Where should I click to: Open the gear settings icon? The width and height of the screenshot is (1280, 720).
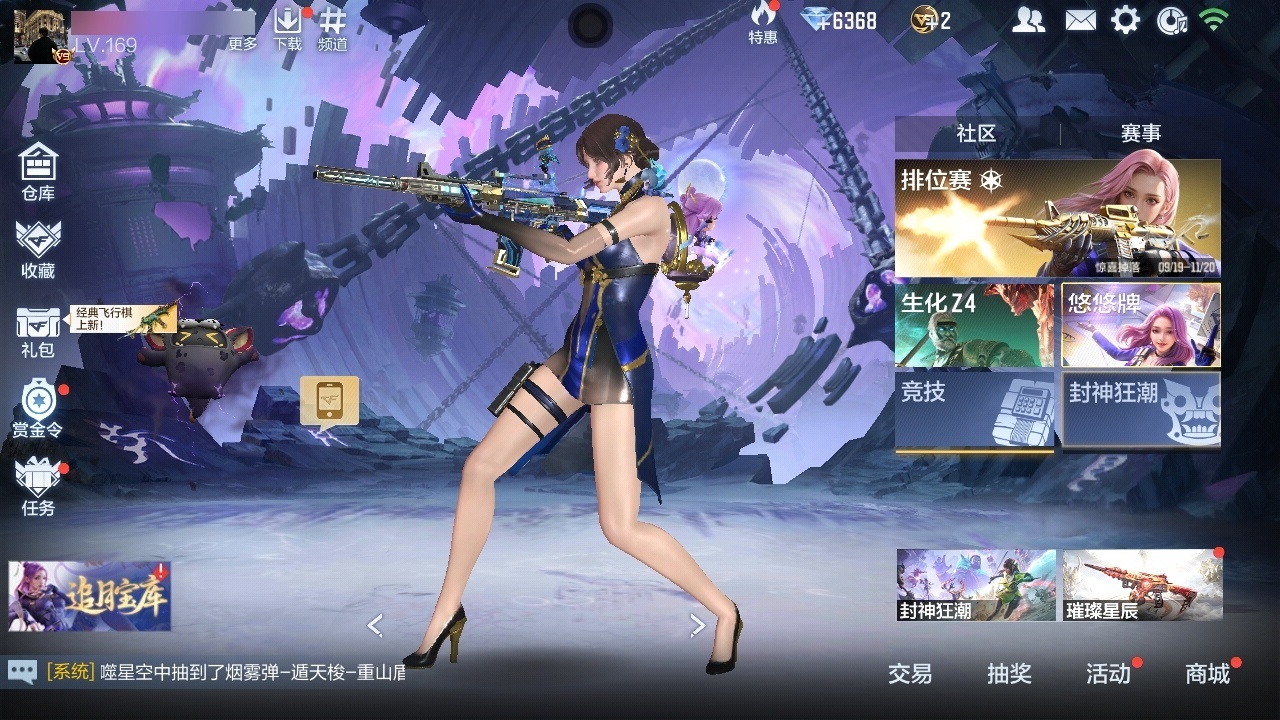click(x=1125, y=20)
